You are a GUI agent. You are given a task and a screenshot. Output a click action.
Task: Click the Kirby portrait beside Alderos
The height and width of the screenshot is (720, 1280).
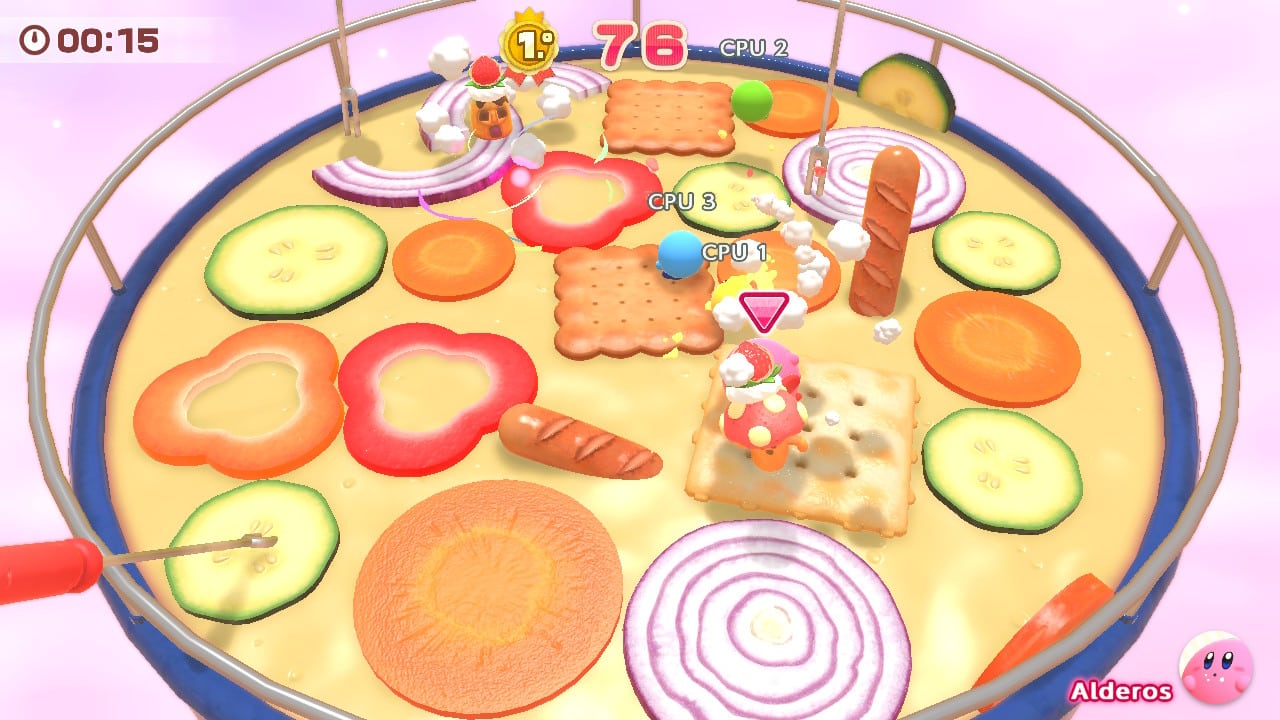click(1215, 667)
